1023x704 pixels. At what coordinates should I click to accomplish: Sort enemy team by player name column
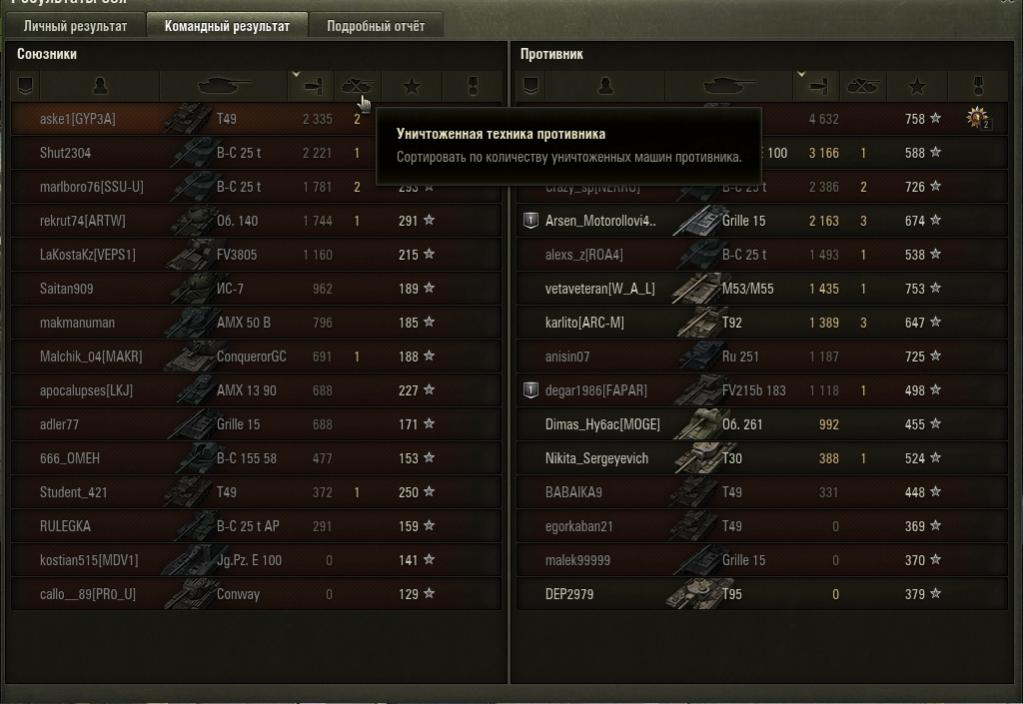604,87
